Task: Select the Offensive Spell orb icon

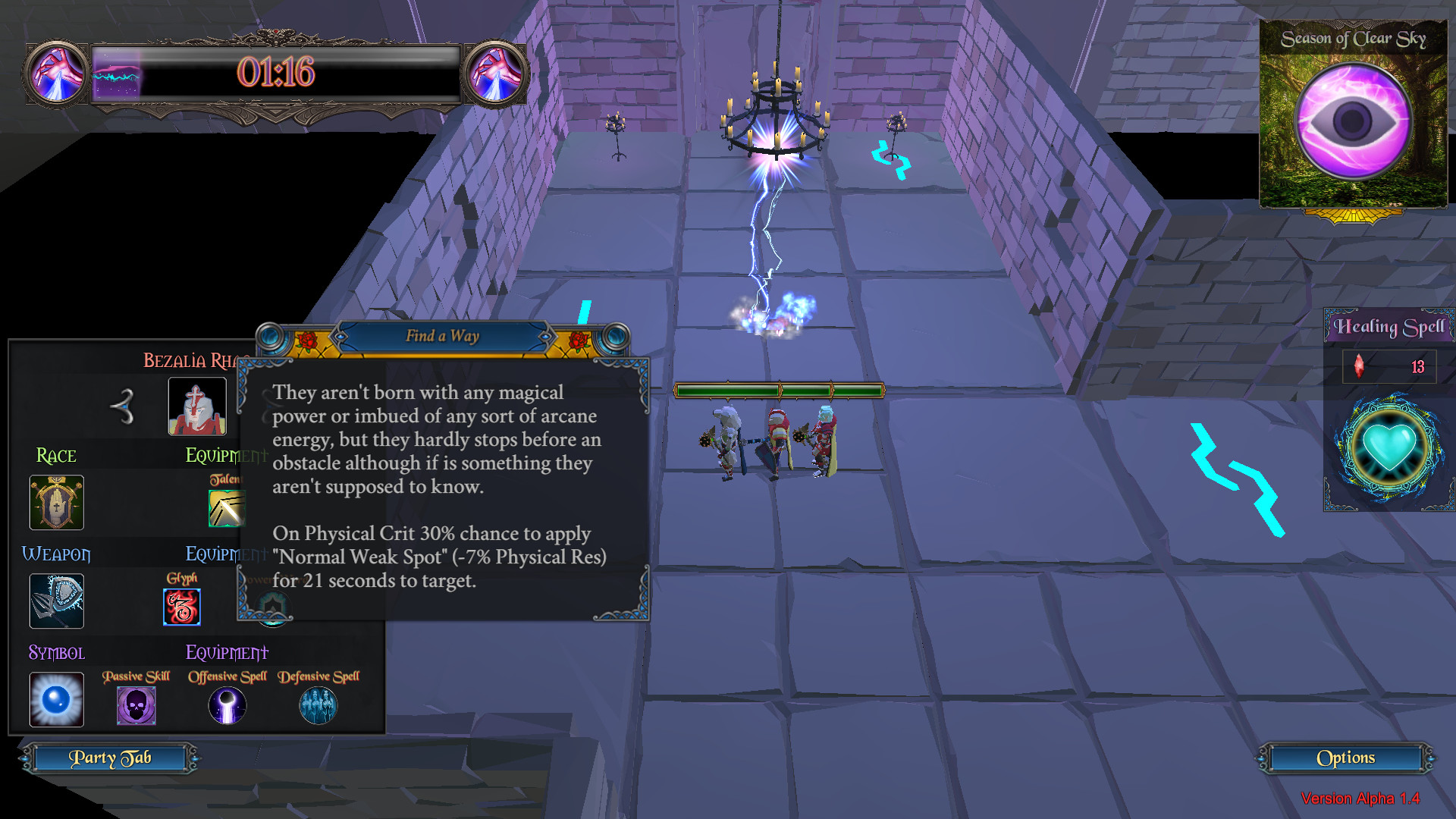Action: 227,704
